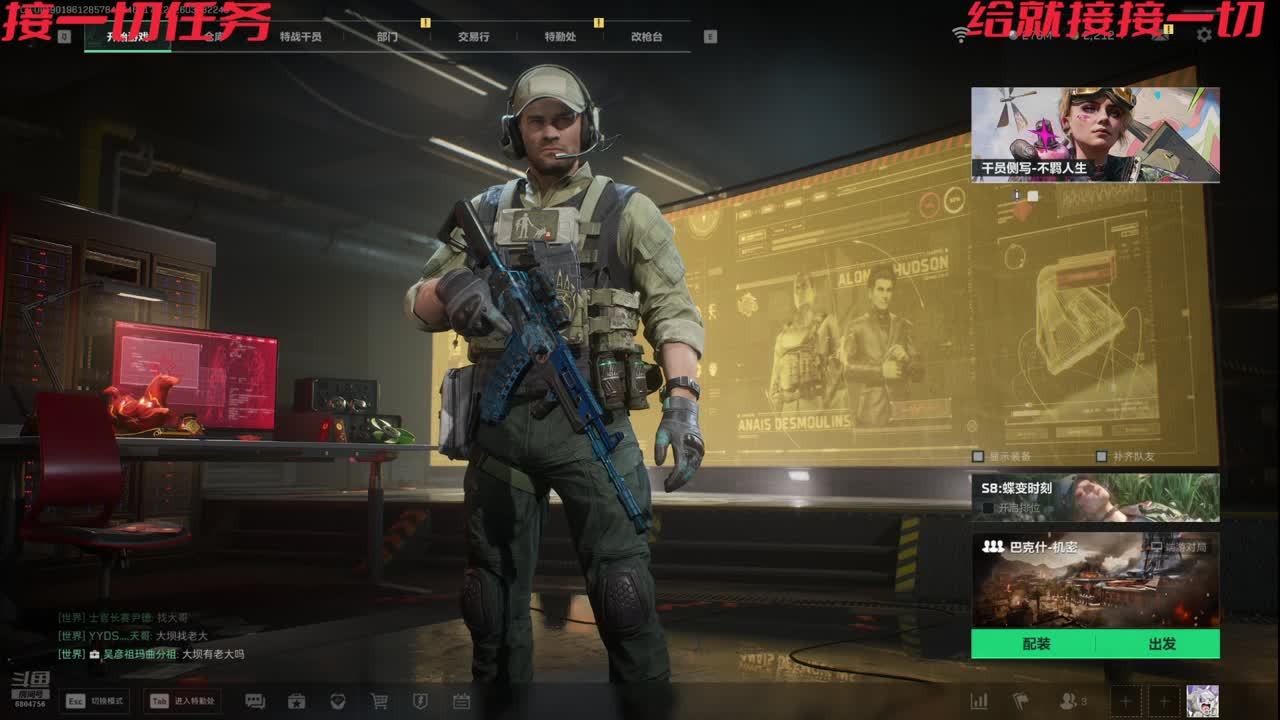This screenshot has width=1280, height=720.
Task: Start the match with 出发
Action: coord(1162,644)
